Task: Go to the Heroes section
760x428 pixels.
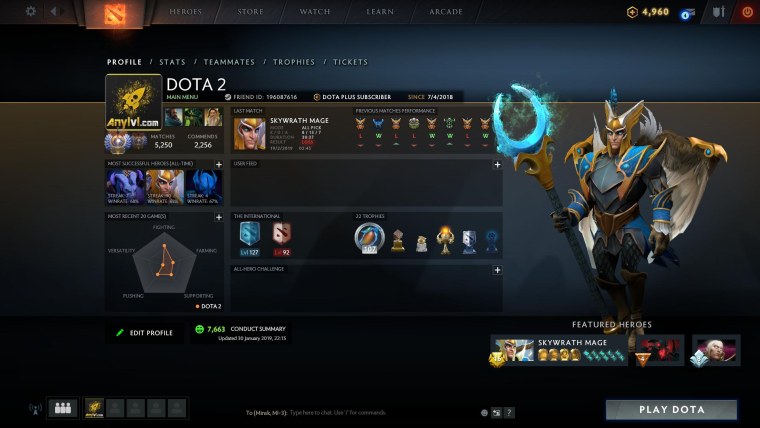Action: coord(185,12)
